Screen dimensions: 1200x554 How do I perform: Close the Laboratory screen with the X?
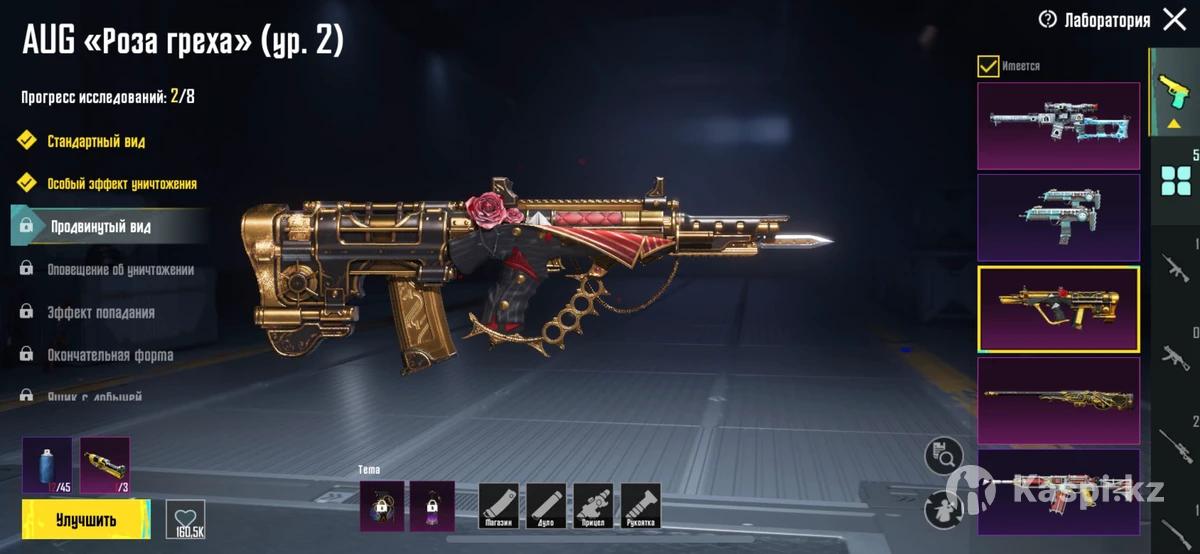1175,19
